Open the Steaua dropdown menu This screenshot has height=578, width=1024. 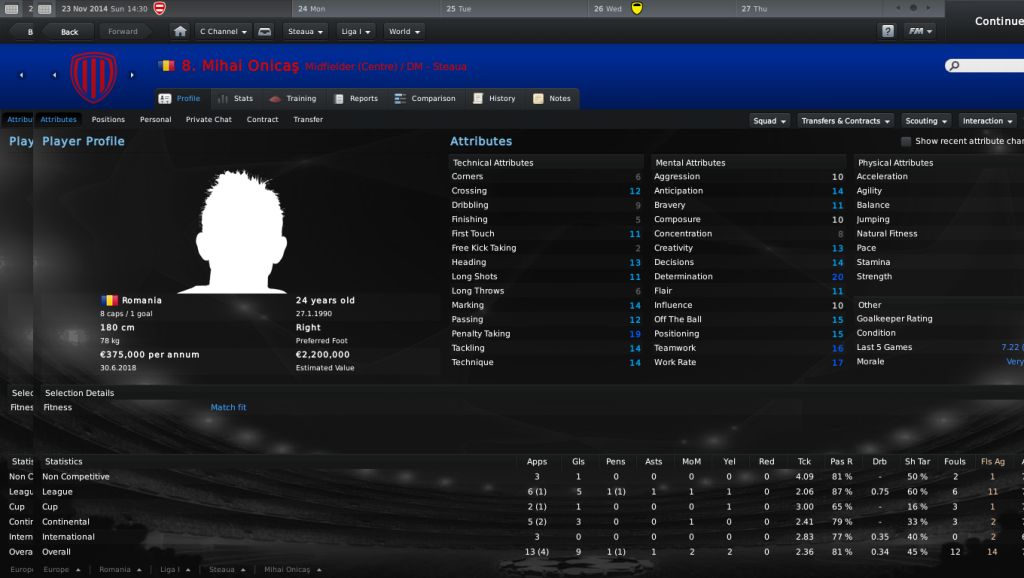(306, 31)
